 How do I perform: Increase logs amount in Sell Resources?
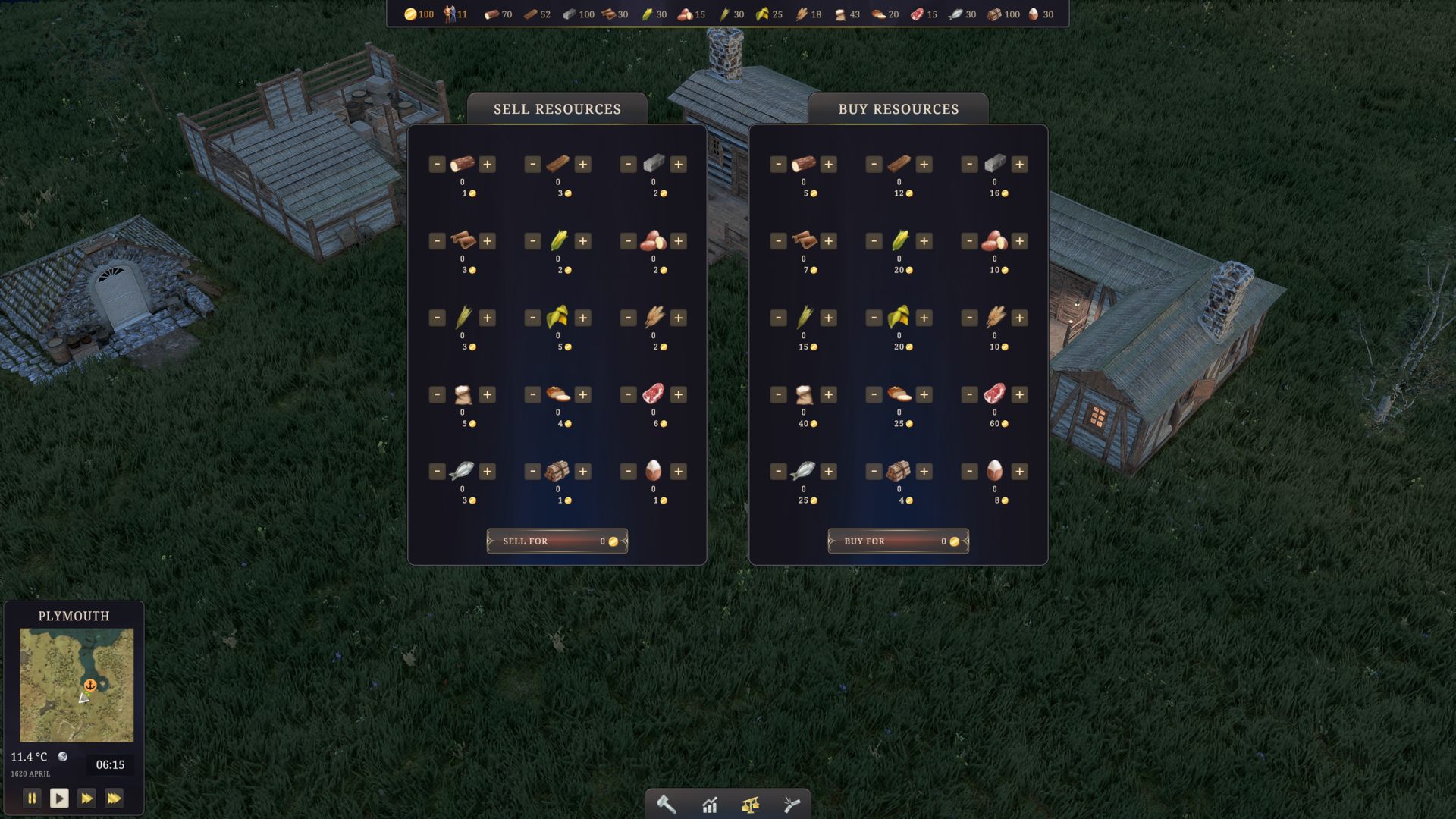click(x=488, y=165)
